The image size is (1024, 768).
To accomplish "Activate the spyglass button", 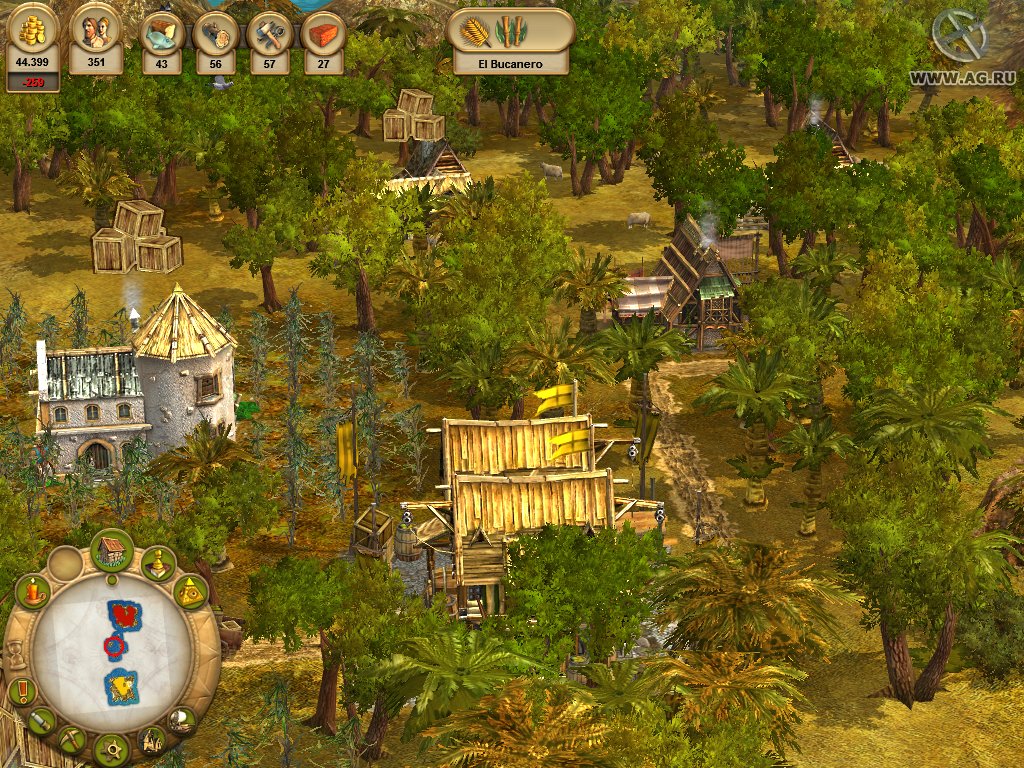I will 41,721.
